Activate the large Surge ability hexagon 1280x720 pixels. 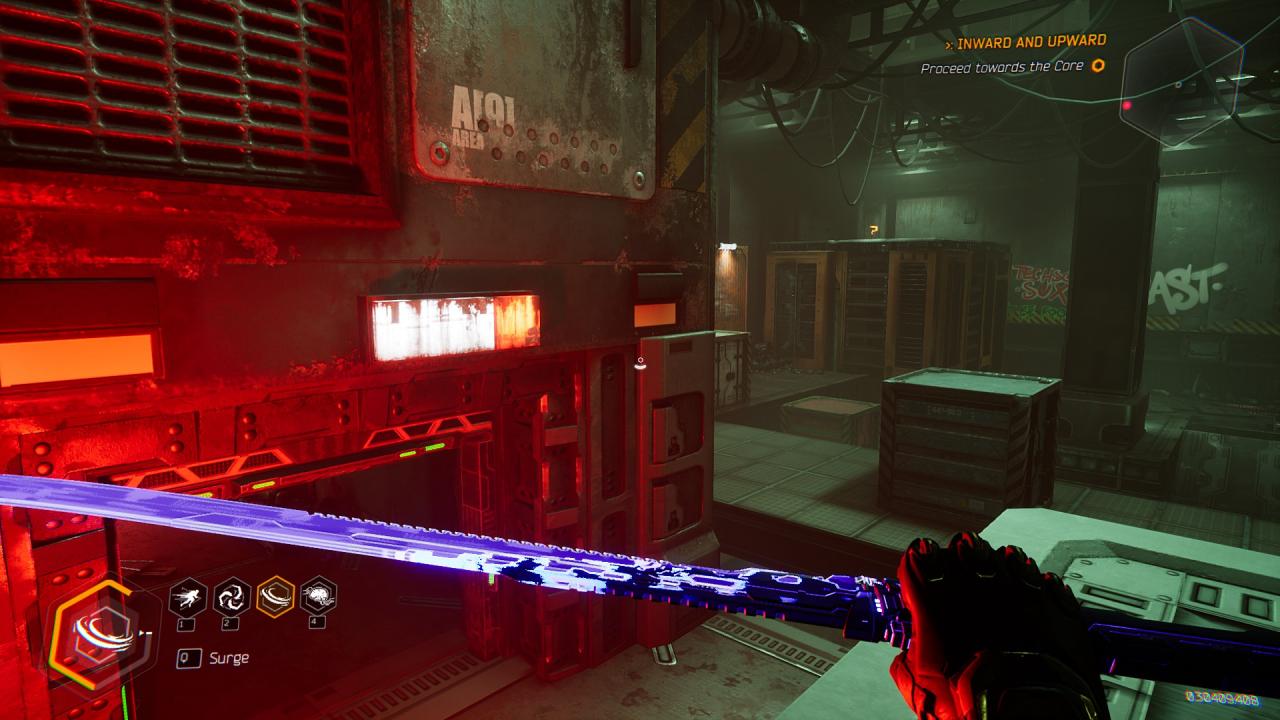point(101,633)
